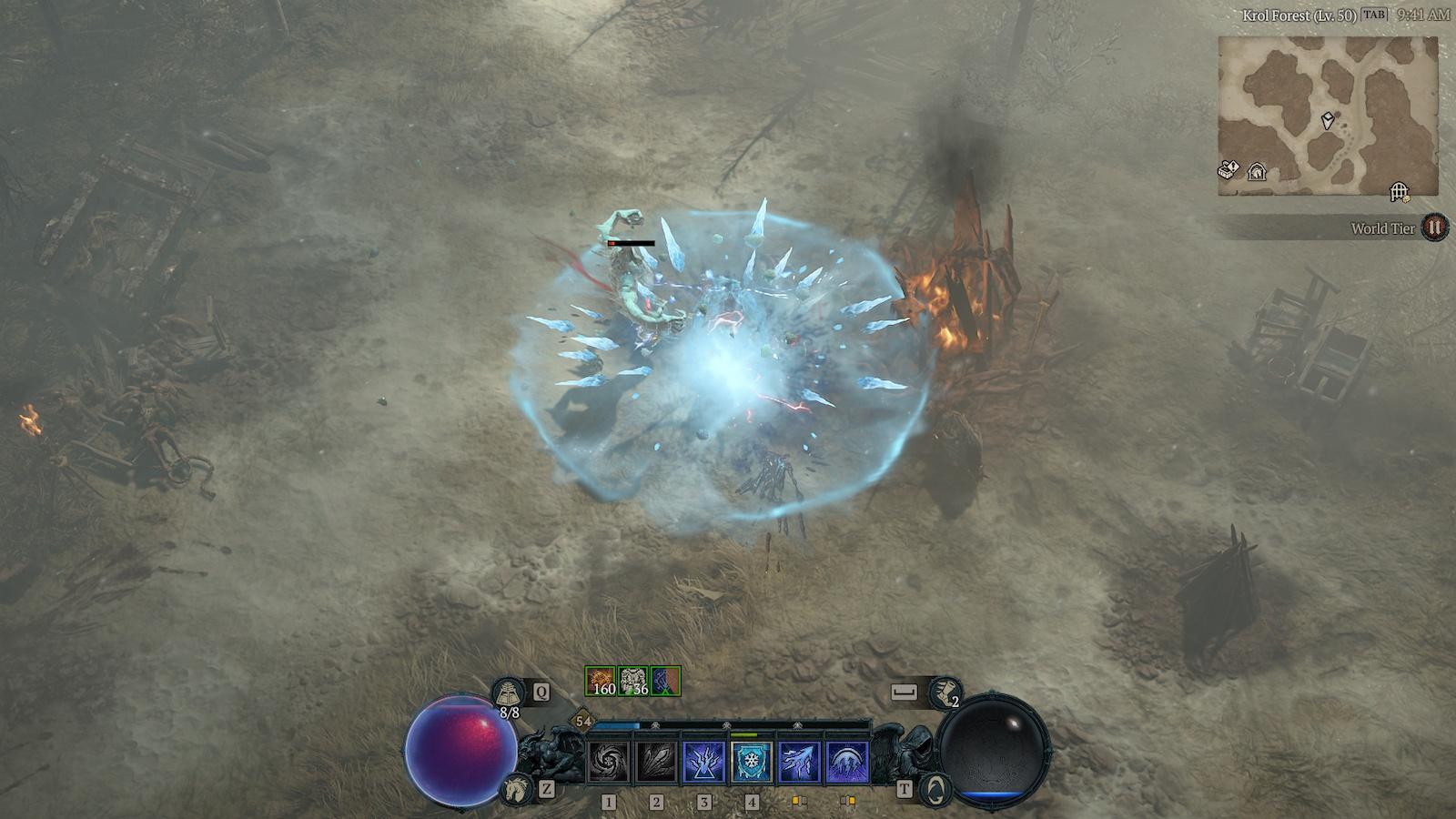Fire the blue ice spear skill

point(799,762)
